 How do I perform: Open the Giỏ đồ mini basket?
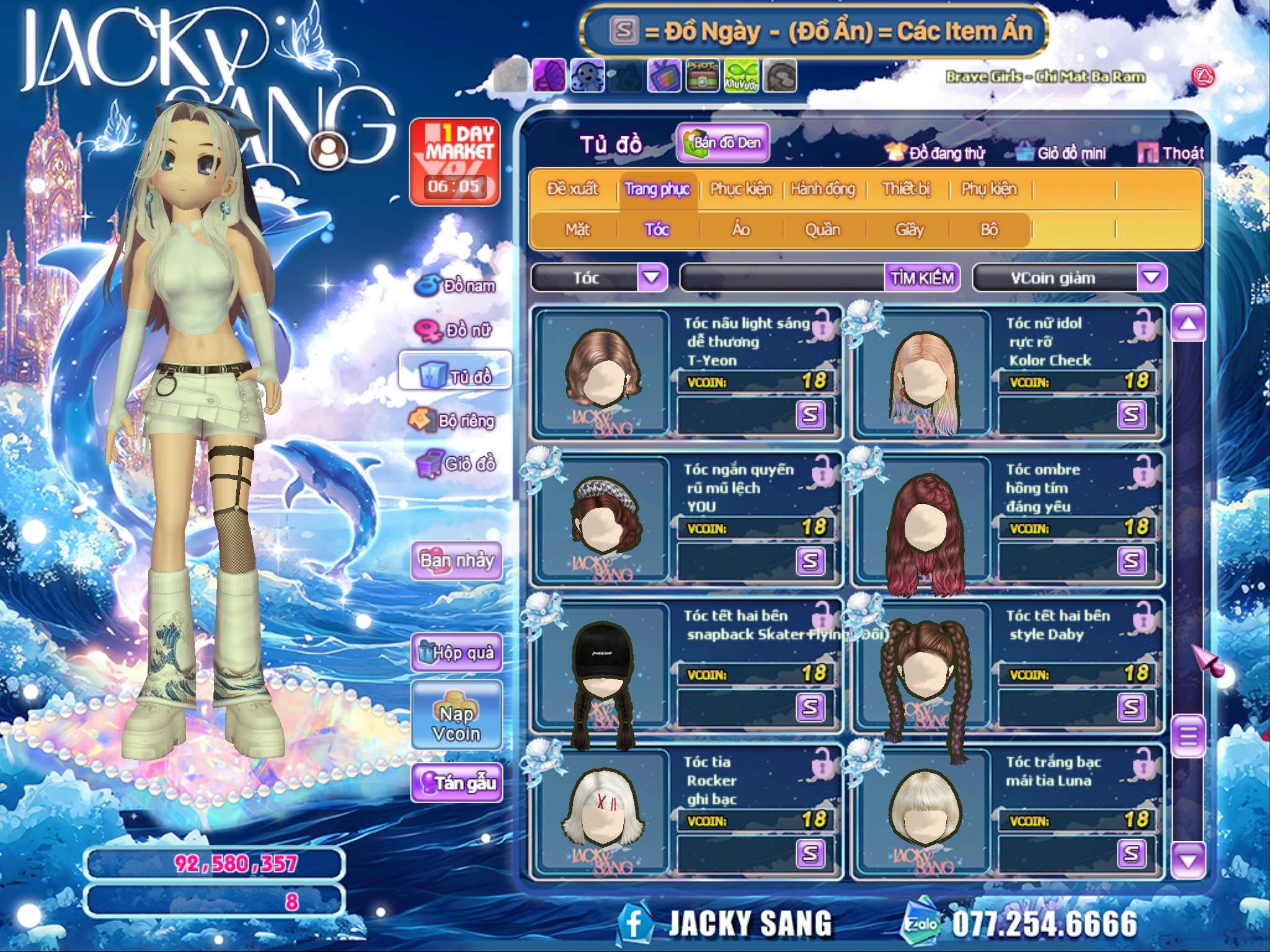click(x=1062, y=153)
